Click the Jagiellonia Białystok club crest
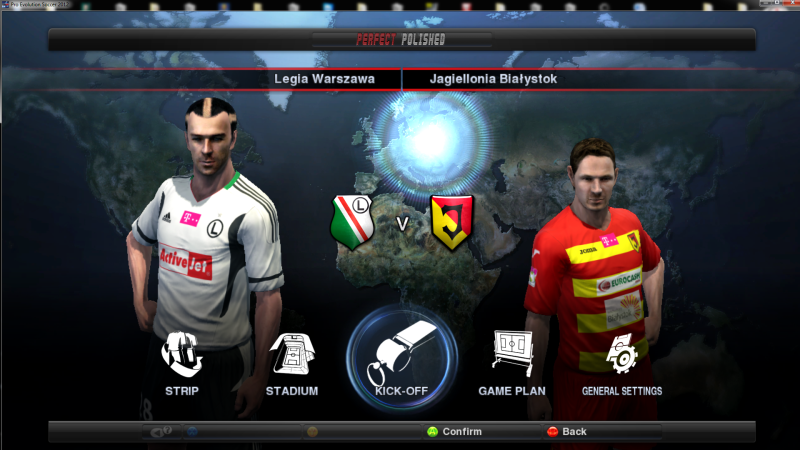 click(x=451, y=221)
